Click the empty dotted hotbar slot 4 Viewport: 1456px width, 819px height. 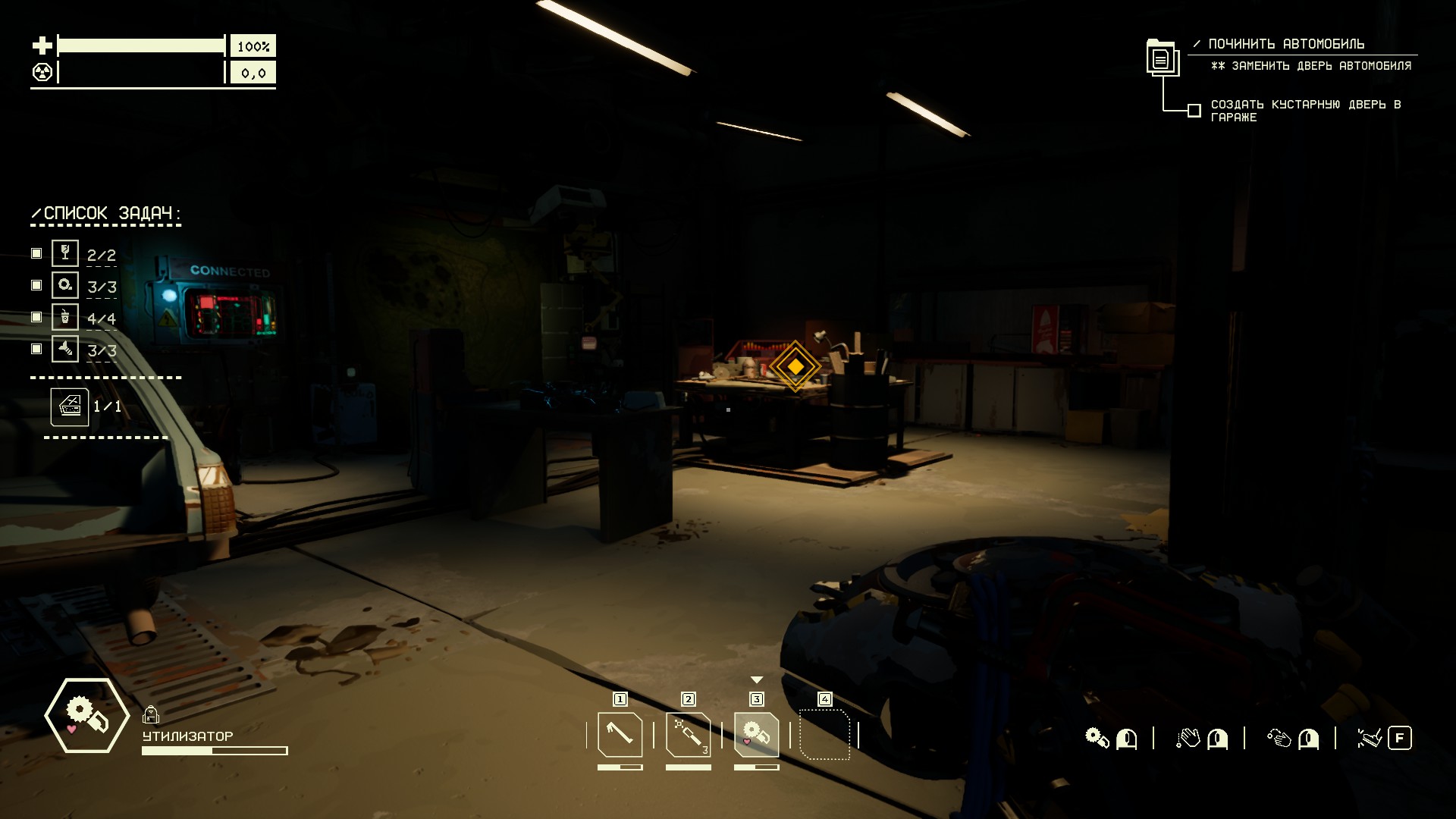tap(824, 734)
